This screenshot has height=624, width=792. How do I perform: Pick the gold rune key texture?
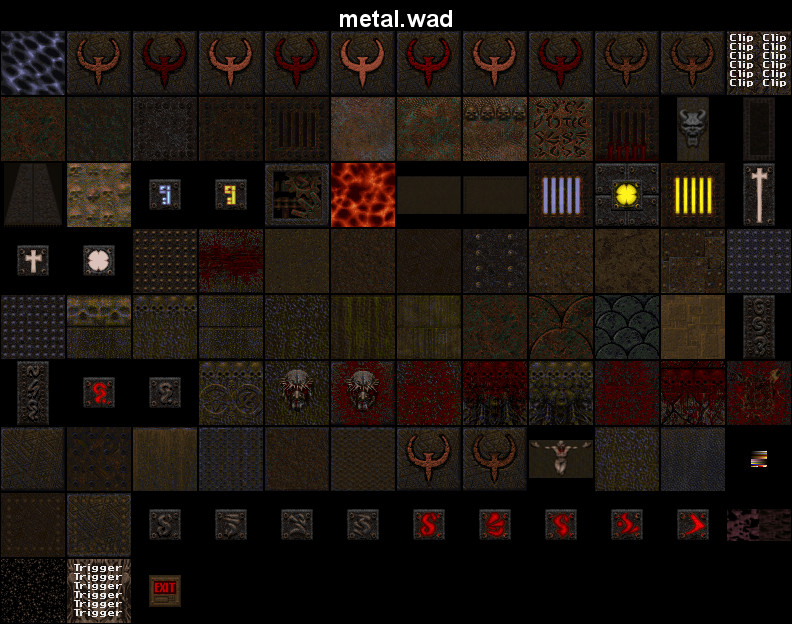(231, 194)
